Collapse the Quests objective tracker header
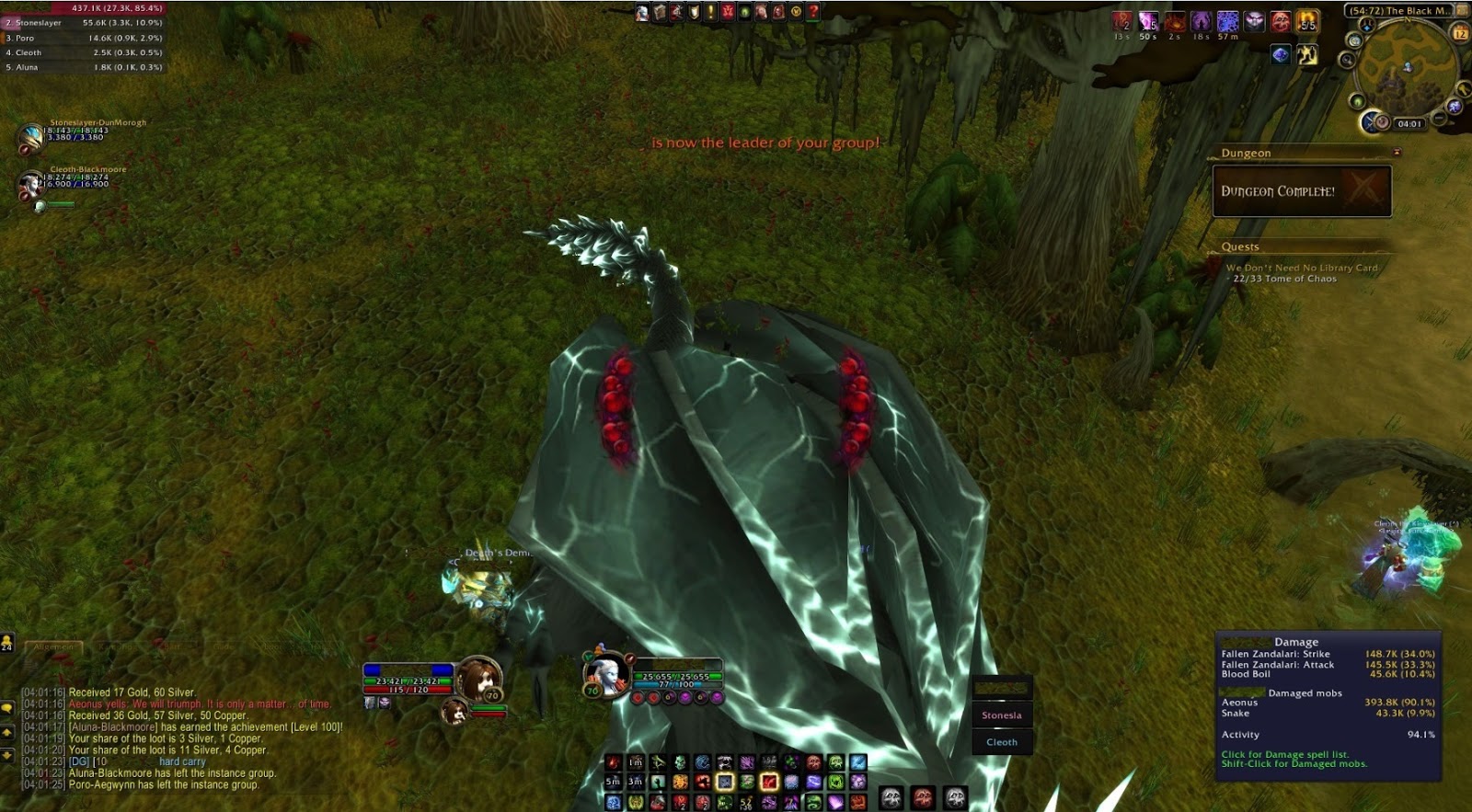Screen dimensions: 1472x812 tap(1240, 246)
